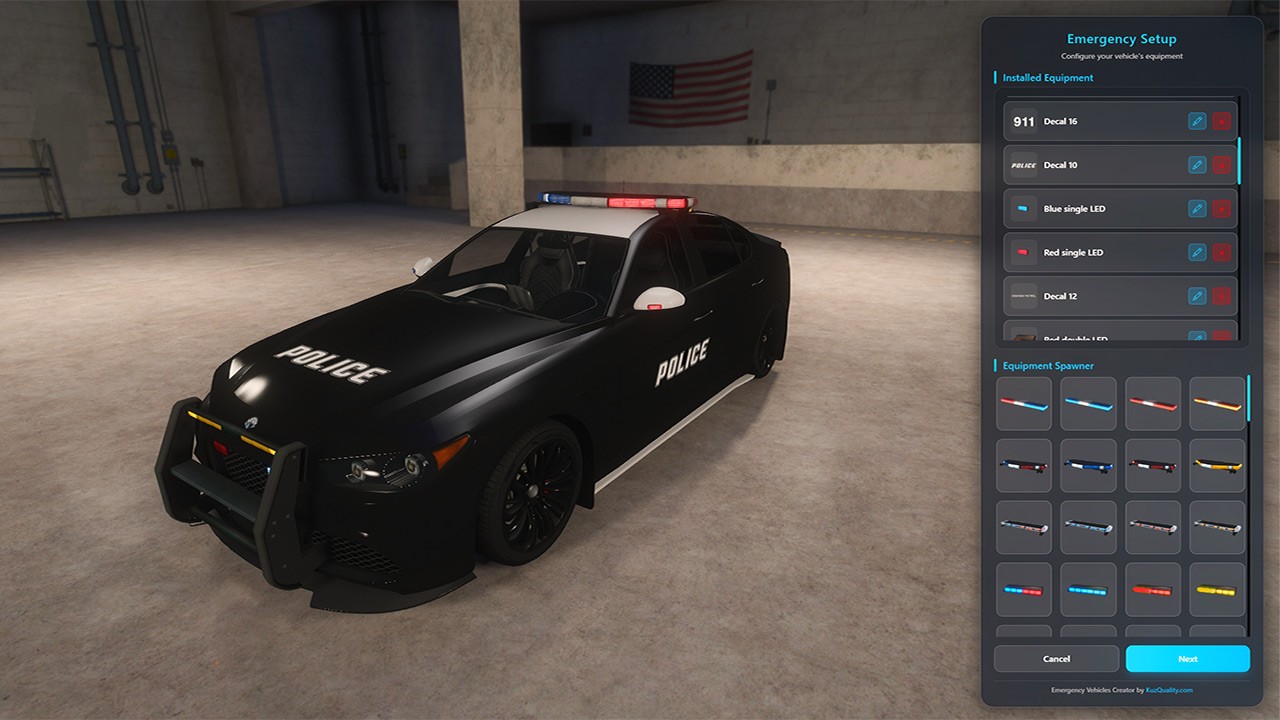Edit the Decal 16 equipment
The image size is (1280, 720).
pos(1197,121)
